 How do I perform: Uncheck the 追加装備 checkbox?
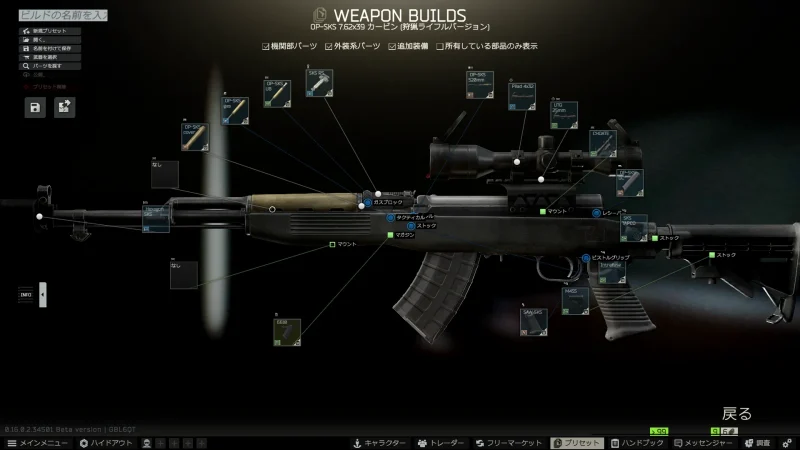click(393, 46)
